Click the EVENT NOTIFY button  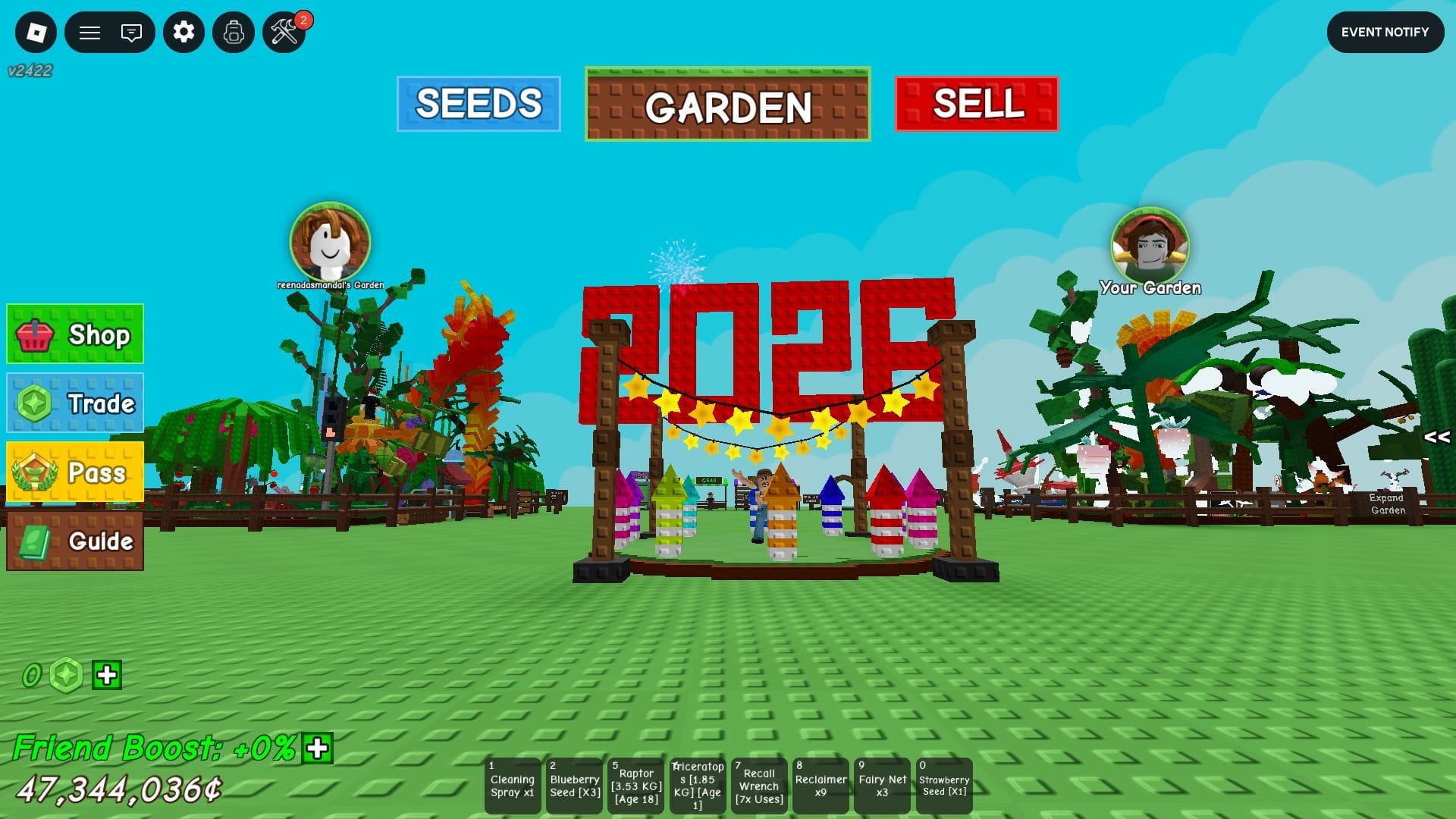tap(1385, 33)
